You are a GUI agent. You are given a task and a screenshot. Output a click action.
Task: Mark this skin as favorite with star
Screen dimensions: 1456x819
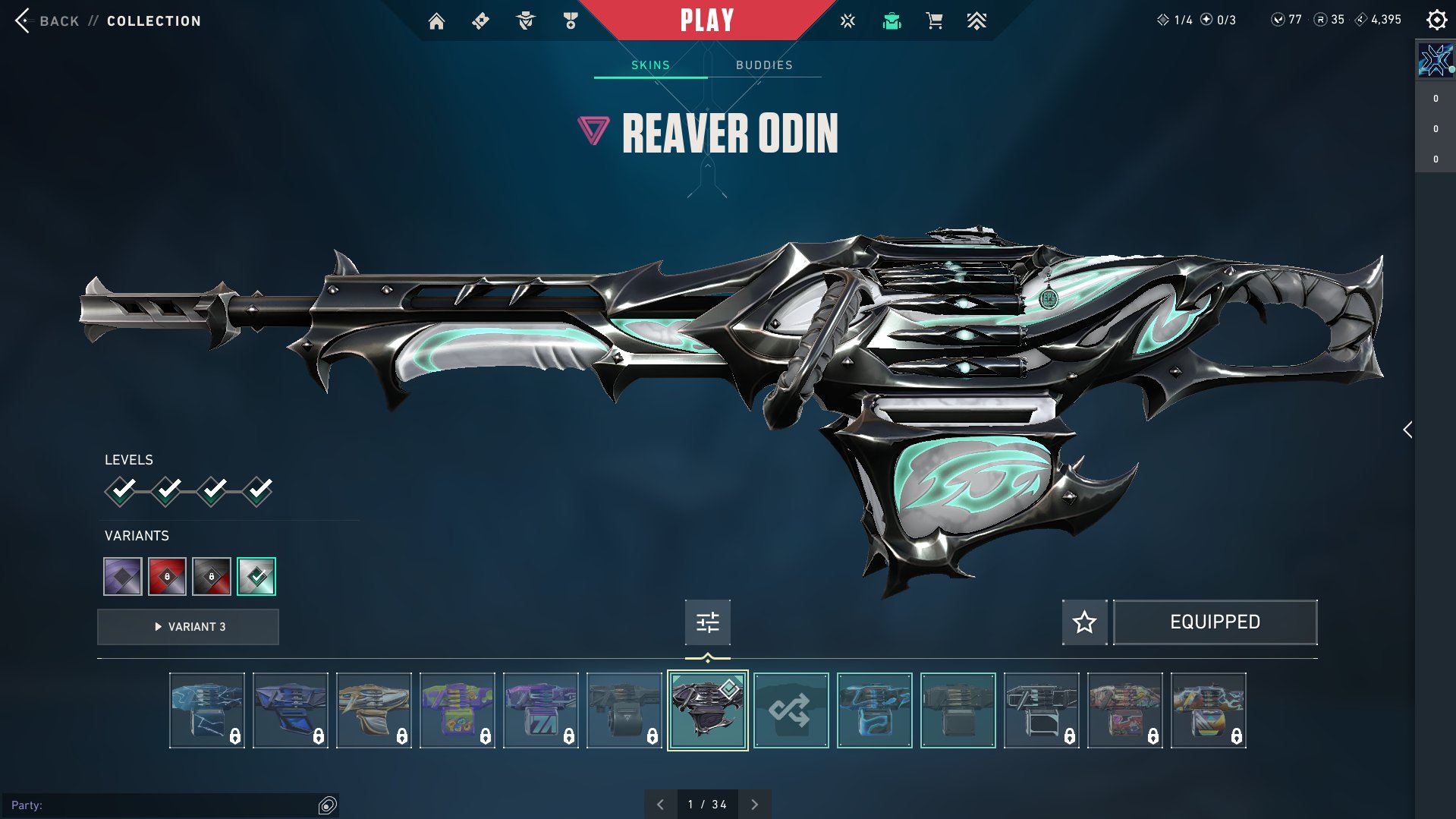click(x=1084, y=622)
